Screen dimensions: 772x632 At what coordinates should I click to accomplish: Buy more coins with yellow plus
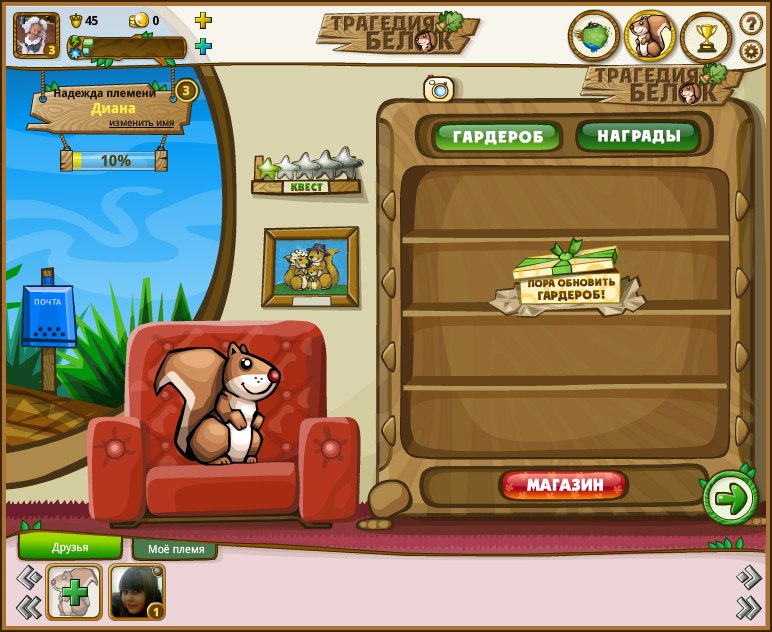(x=203, y=20)
